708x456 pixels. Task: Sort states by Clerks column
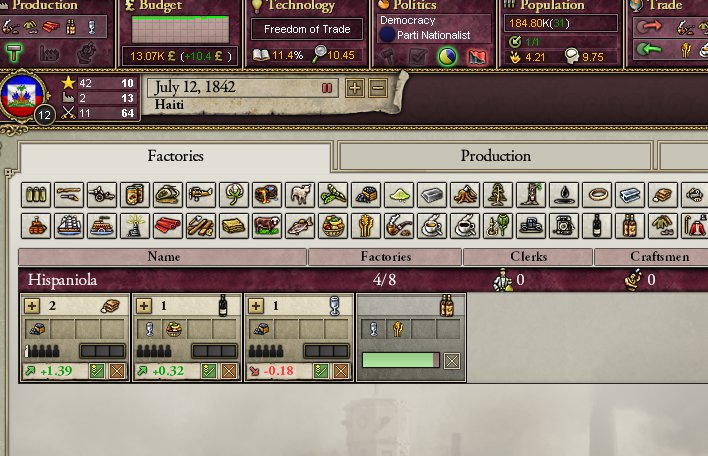pos(527,257)
